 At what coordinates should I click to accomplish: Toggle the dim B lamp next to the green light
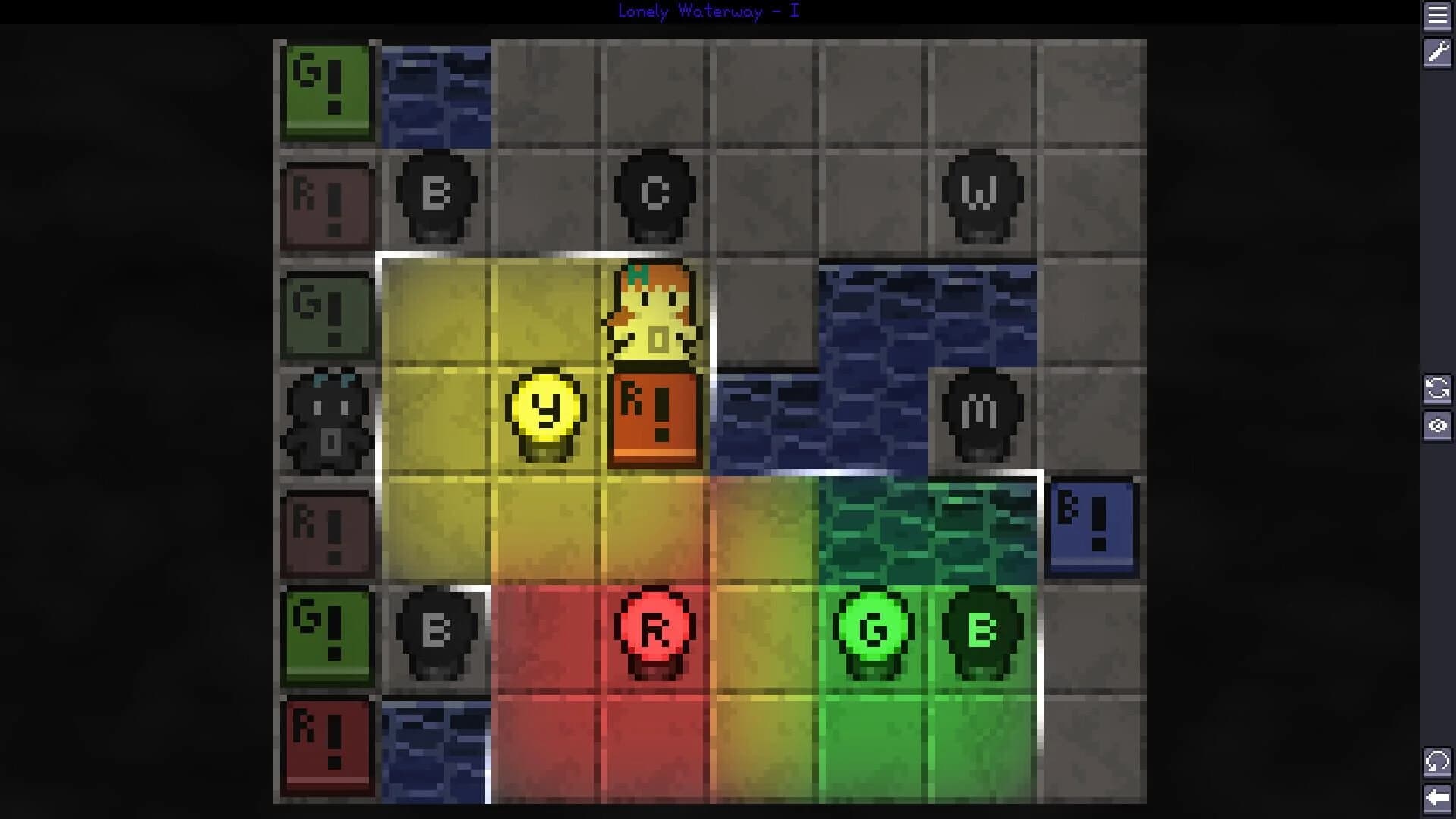tap(982, 629)
